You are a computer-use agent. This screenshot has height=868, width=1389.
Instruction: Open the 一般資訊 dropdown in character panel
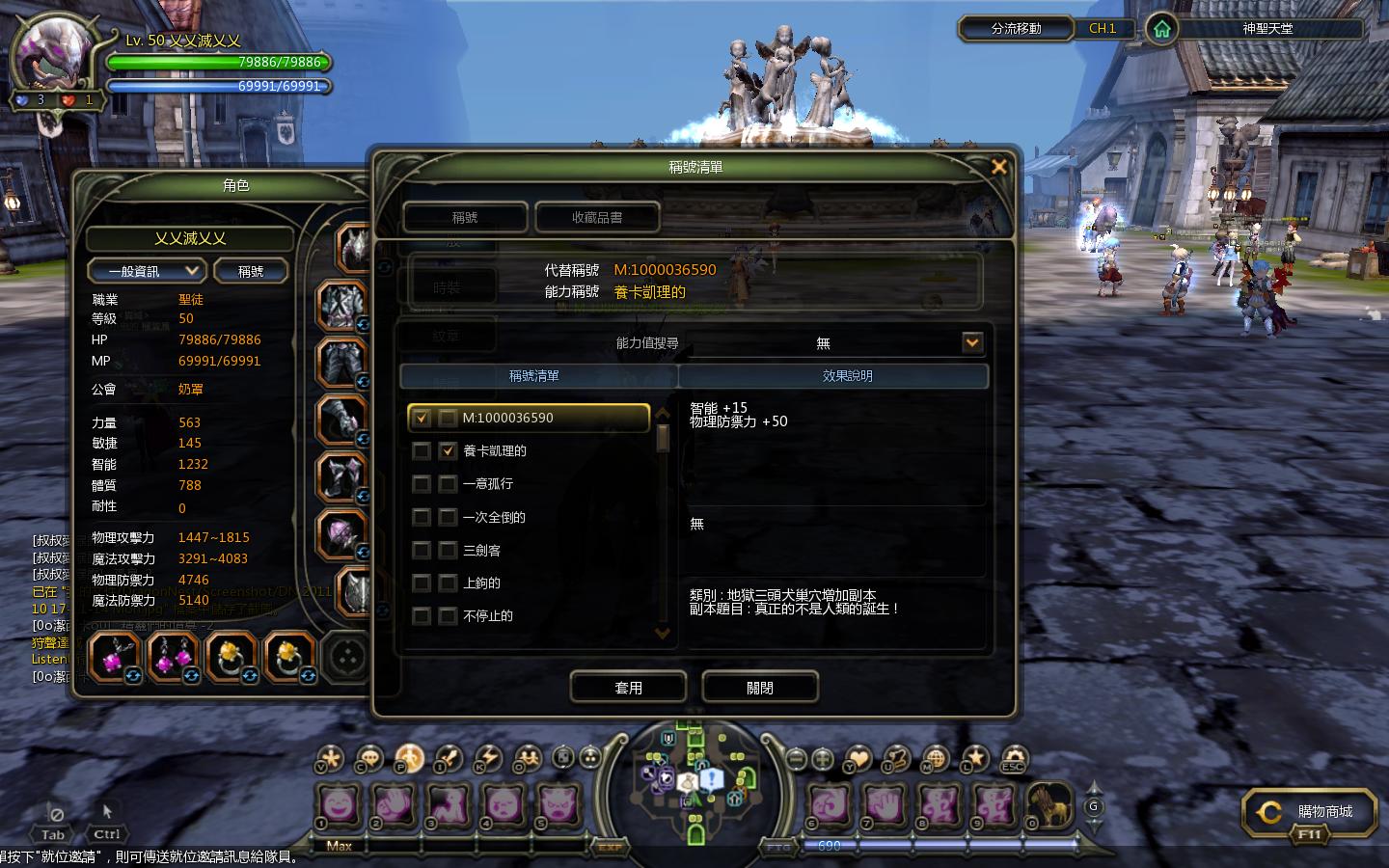click(147, 271)
